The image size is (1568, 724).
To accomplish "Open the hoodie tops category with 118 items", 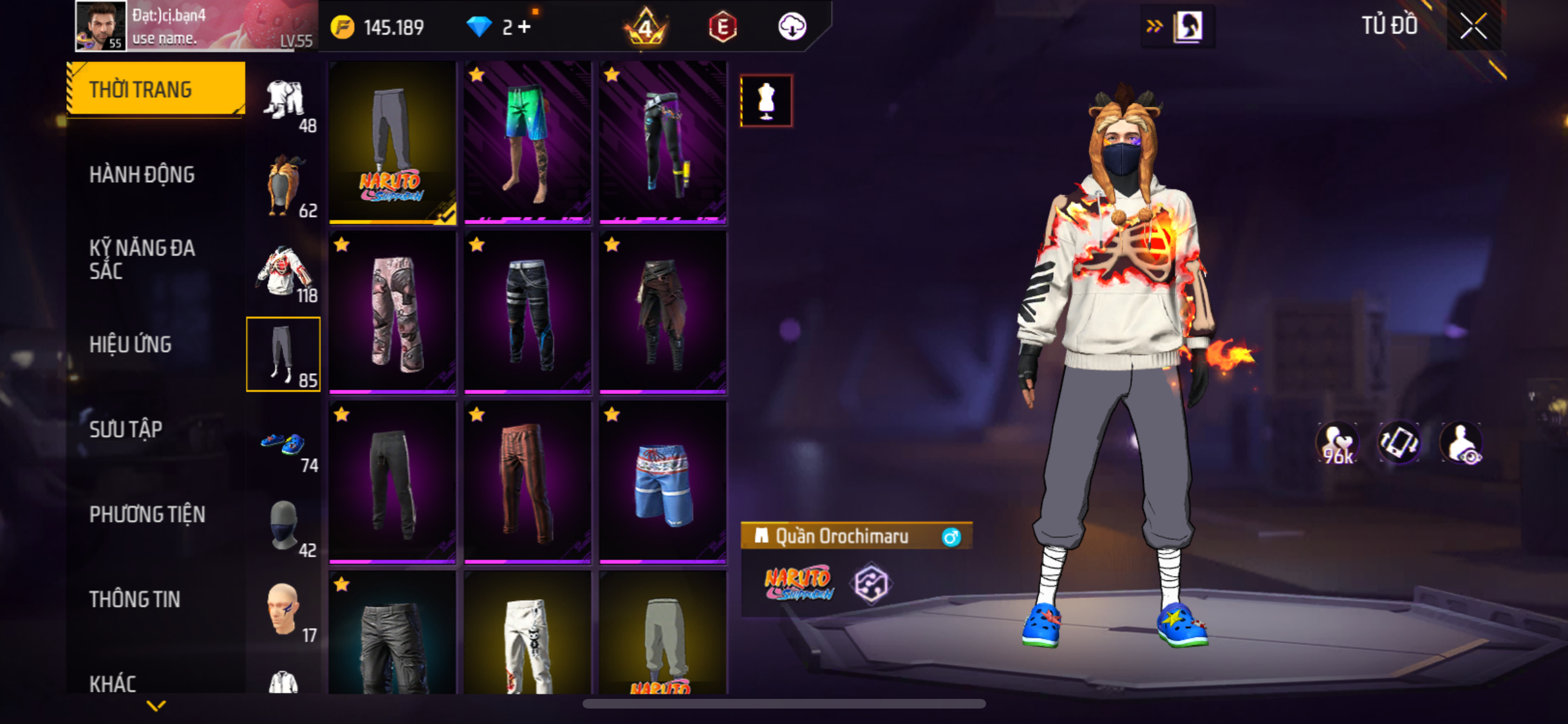I will click(x=284, y=273).
